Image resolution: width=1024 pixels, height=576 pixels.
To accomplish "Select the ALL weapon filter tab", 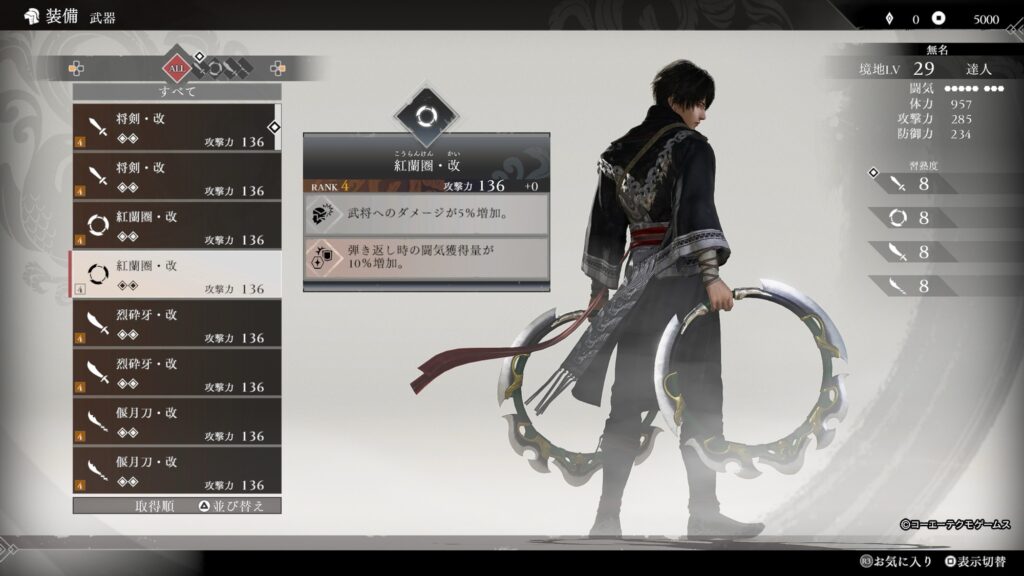I will coord(176,69).
